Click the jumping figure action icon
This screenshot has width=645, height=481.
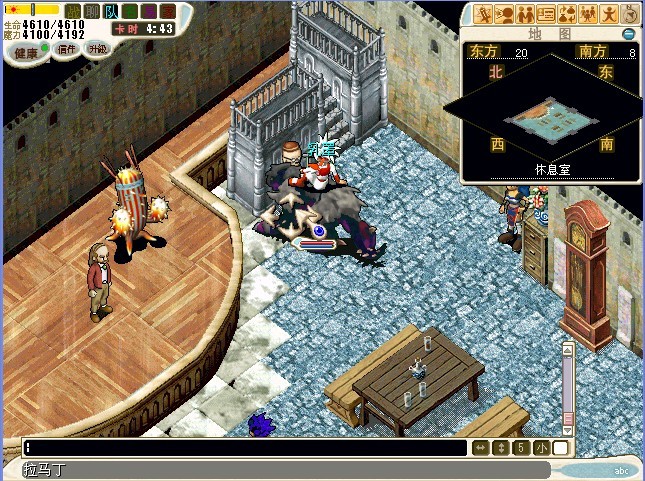tap(607, 14)
